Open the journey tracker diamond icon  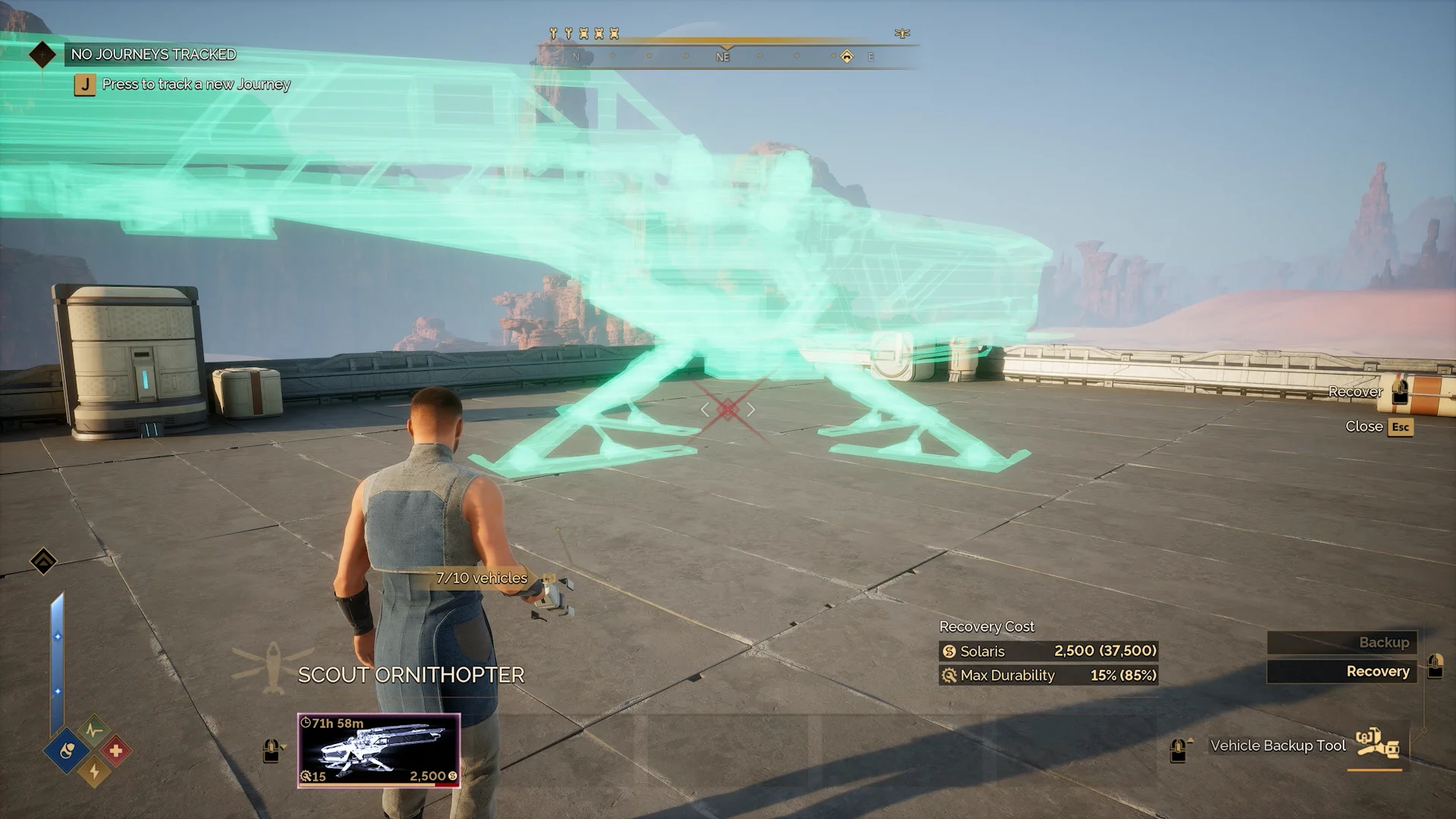click(42, 54)
